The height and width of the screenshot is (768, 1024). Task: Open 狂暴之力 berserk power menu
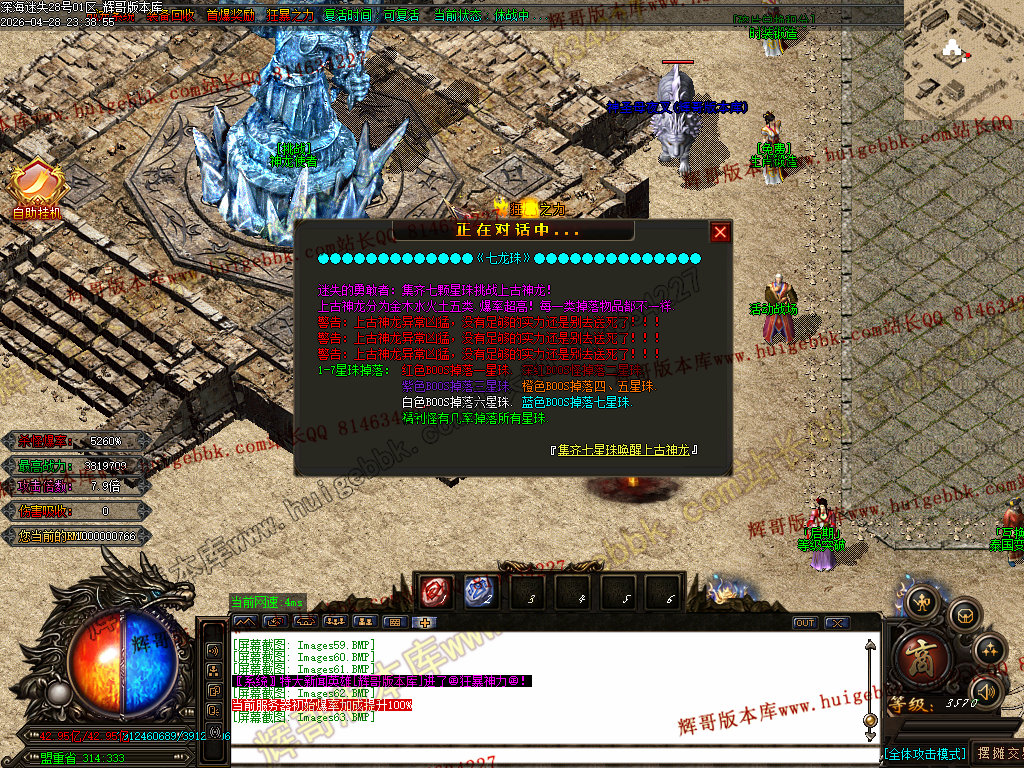pyautogui.click(x=291, y=16)
